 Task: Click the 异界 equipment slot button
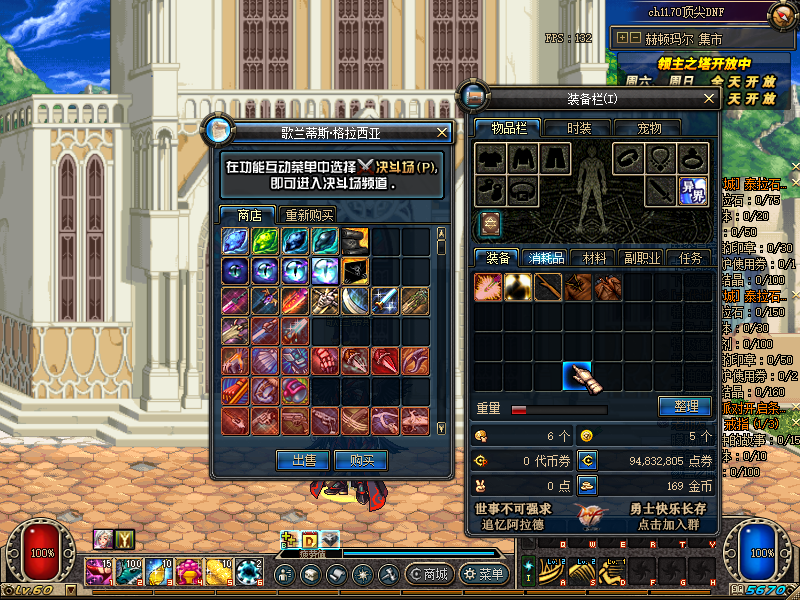[x=693, y=189]
